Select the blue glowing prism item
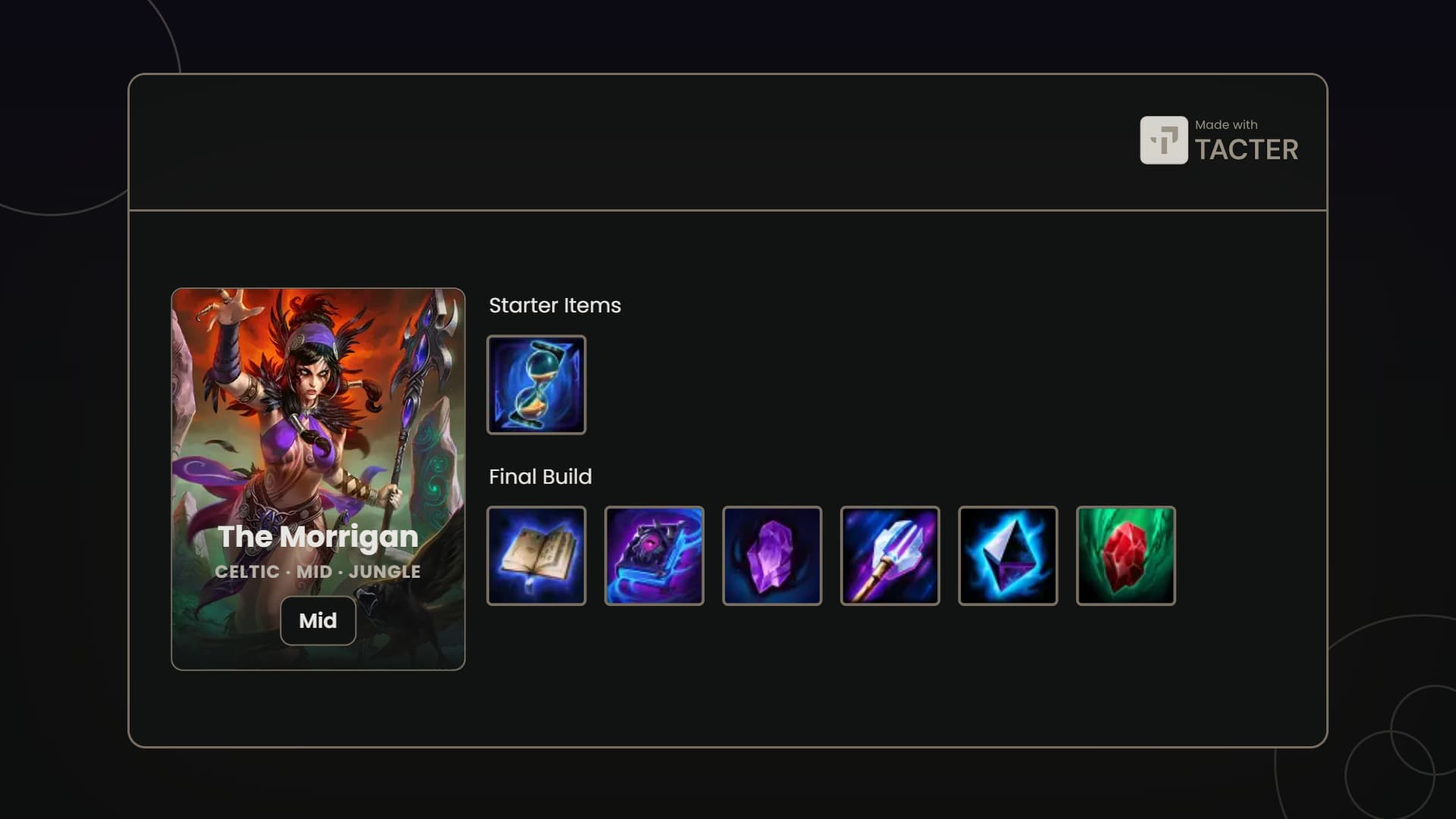The width and height of the screenshot is (1456, 819). click(1008, 556)
